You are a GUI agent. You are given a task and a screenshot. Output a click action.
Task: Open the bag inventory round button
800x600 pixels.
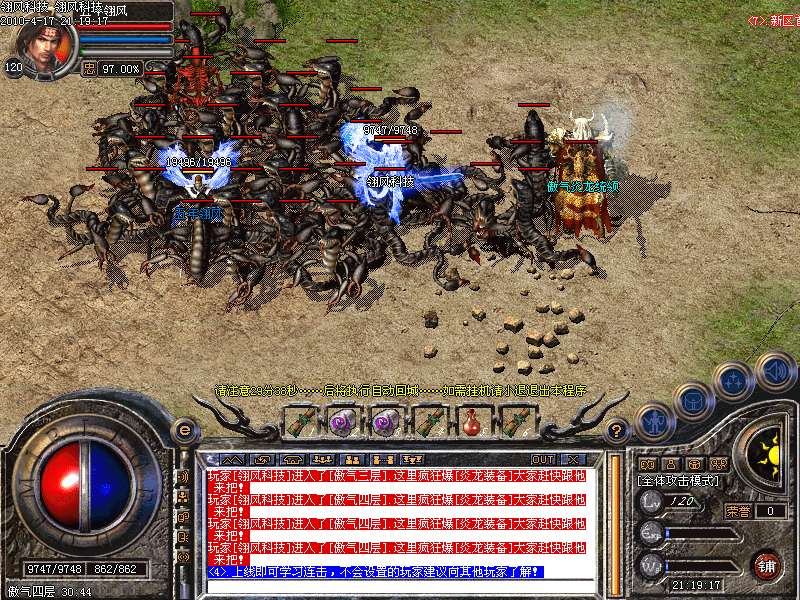coord(692,402)
